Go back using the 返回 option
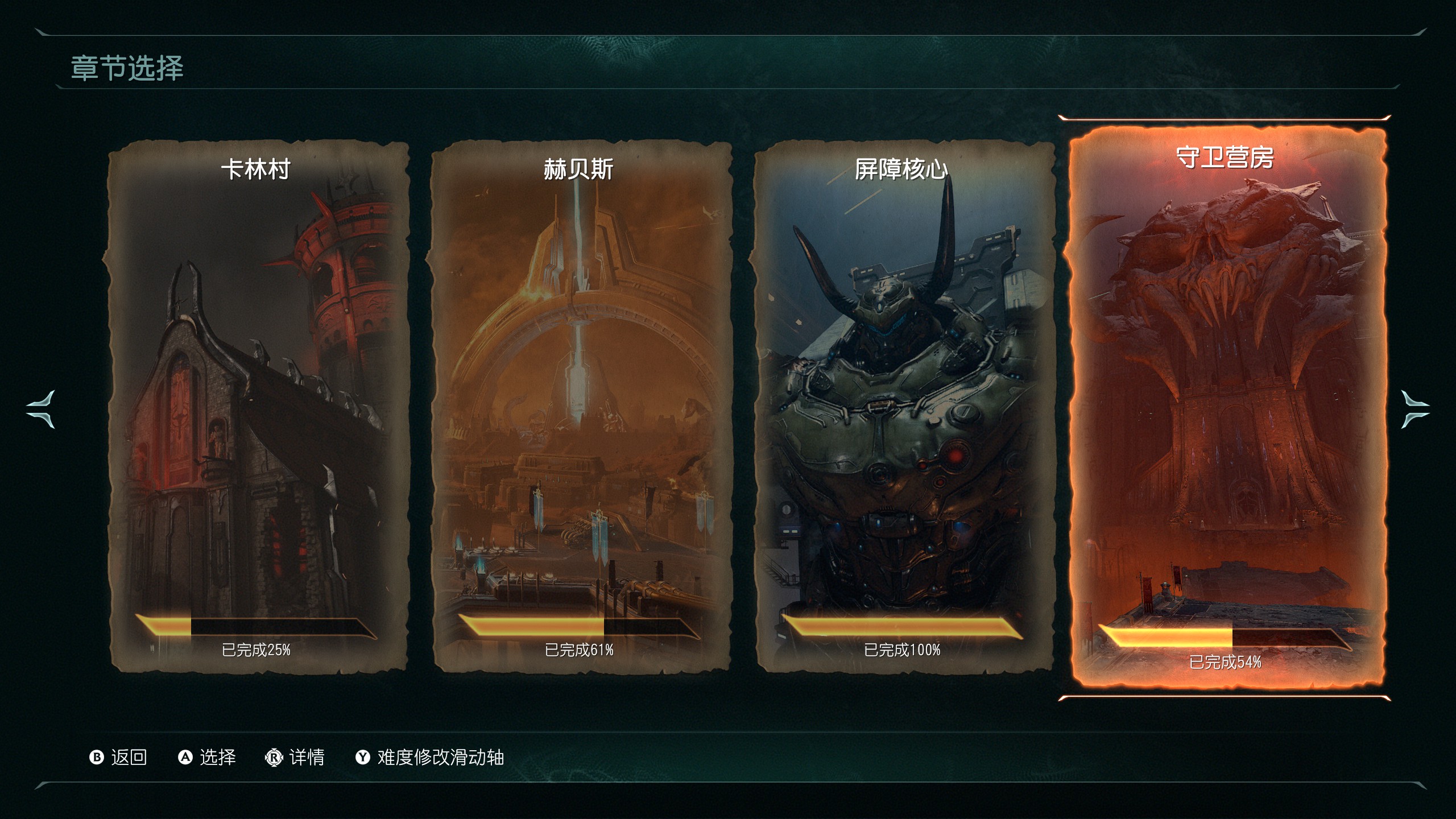 tap(118, 757)
